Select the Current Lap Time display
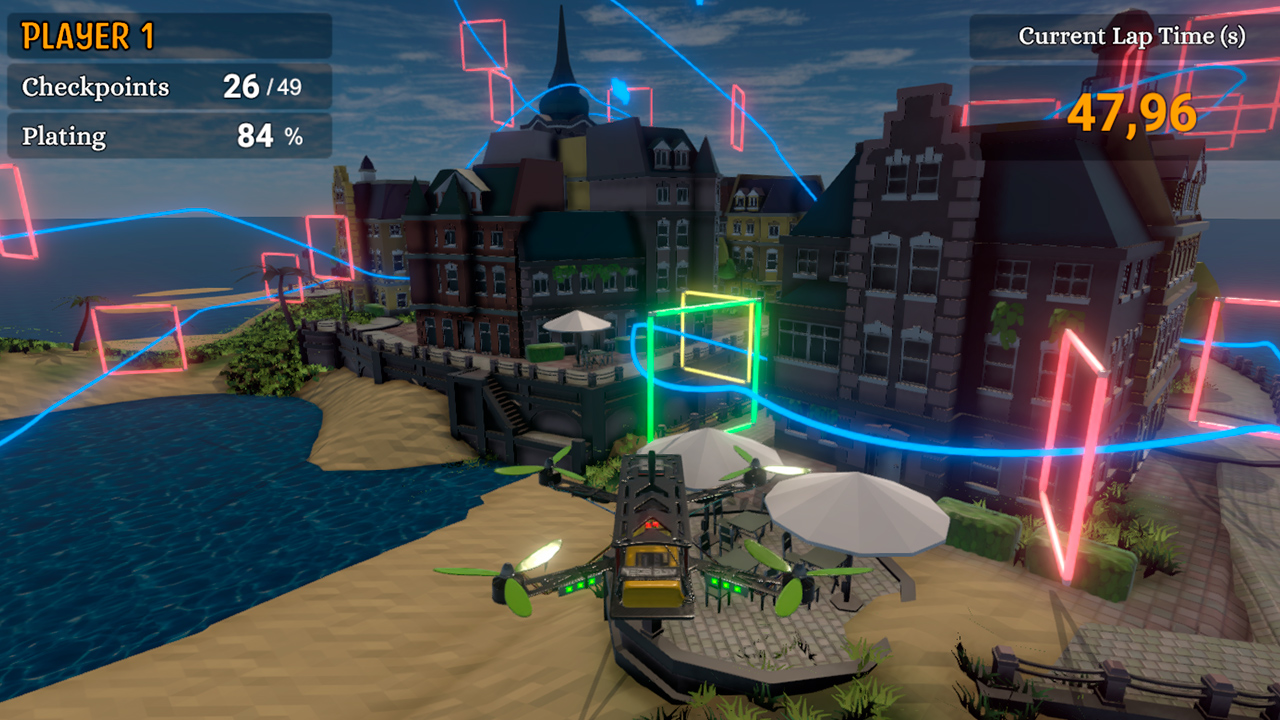 coord(1132,37)
